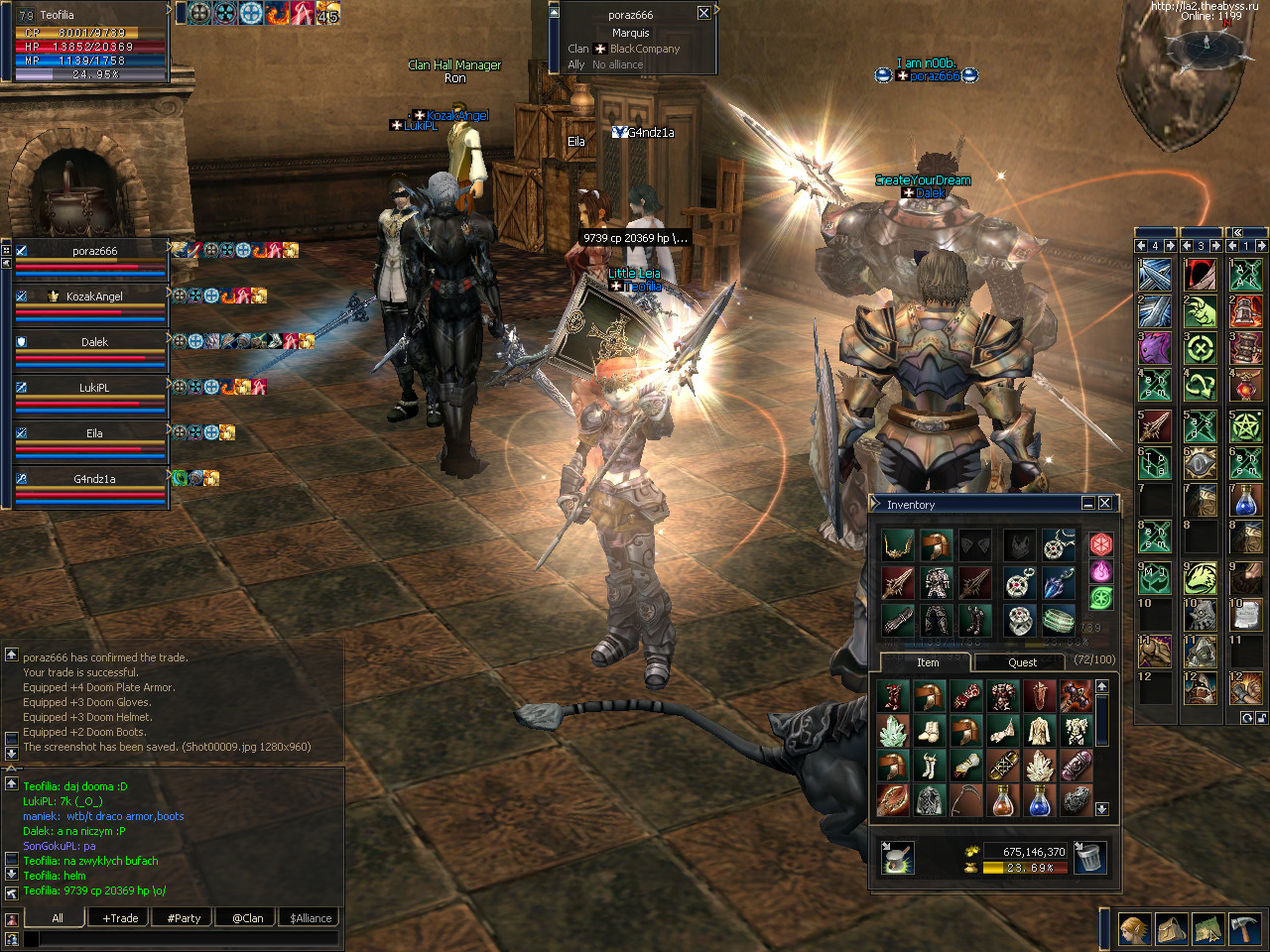Select the equipped necklace slot

pos(1059,544)
